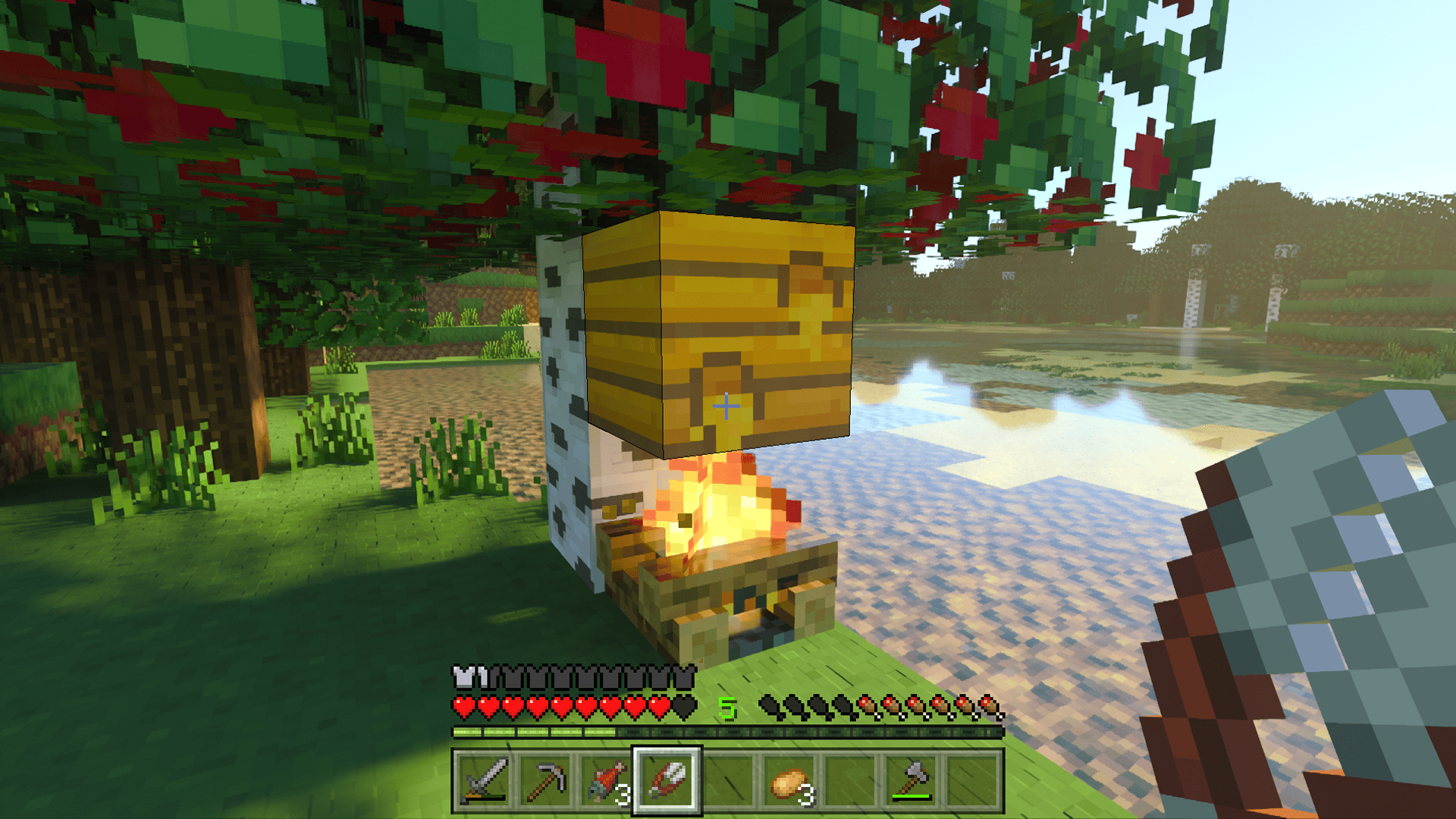Click the green experience level number 5
Viewport: 1456px width, 819px height.
click(x=726, y=708)
